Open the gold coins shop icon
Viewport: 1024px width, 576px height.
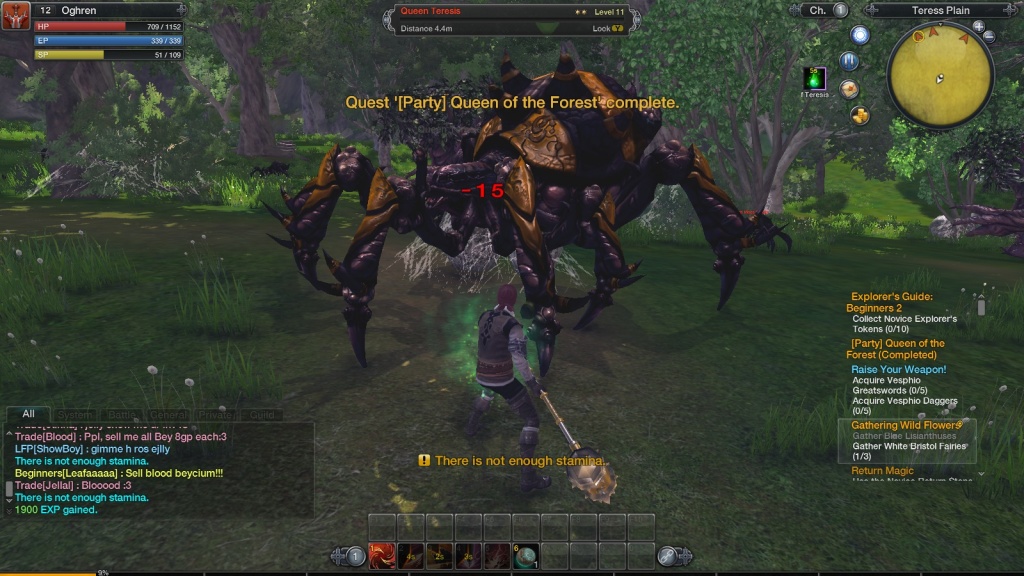859,115
